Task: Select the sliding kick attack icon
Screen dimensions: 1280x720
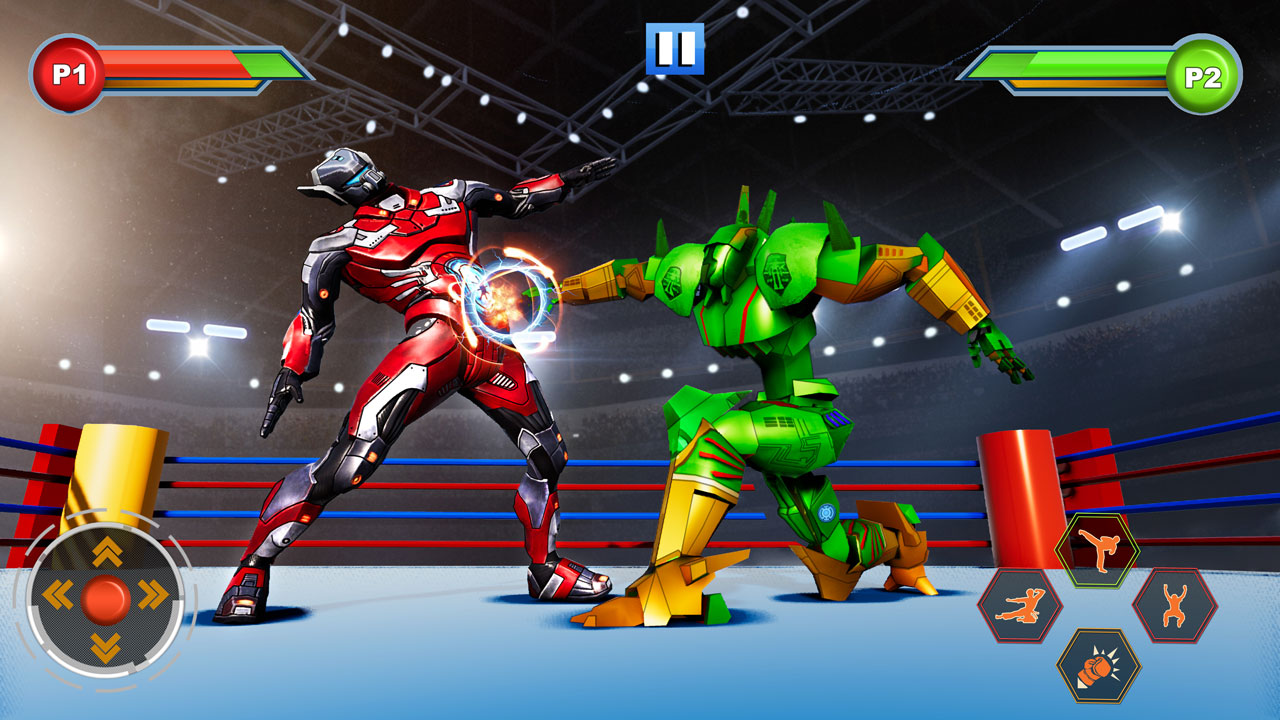Action: pos(1021,606)
